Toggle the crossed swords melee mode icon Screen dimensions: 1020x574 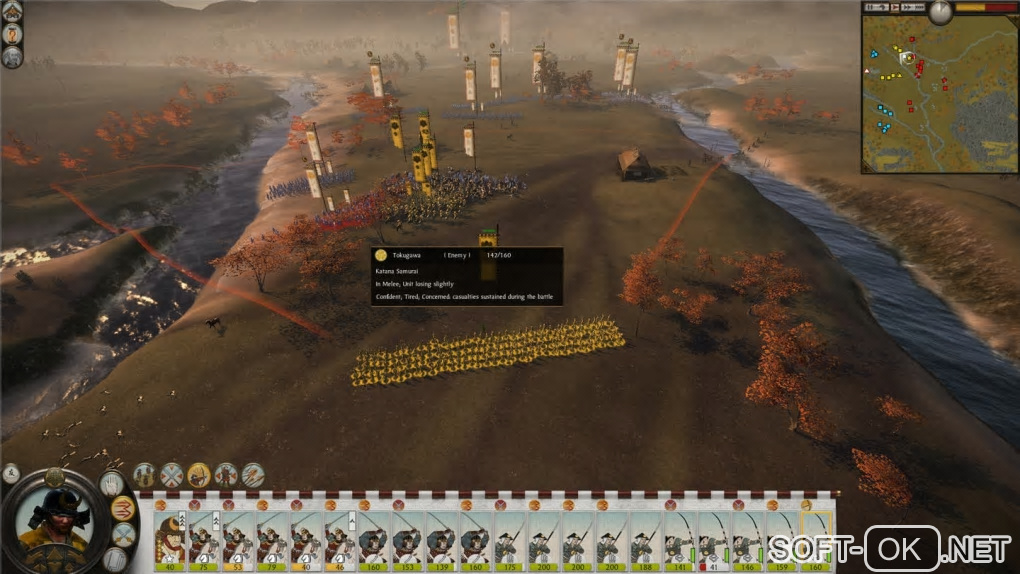(172, 475)
